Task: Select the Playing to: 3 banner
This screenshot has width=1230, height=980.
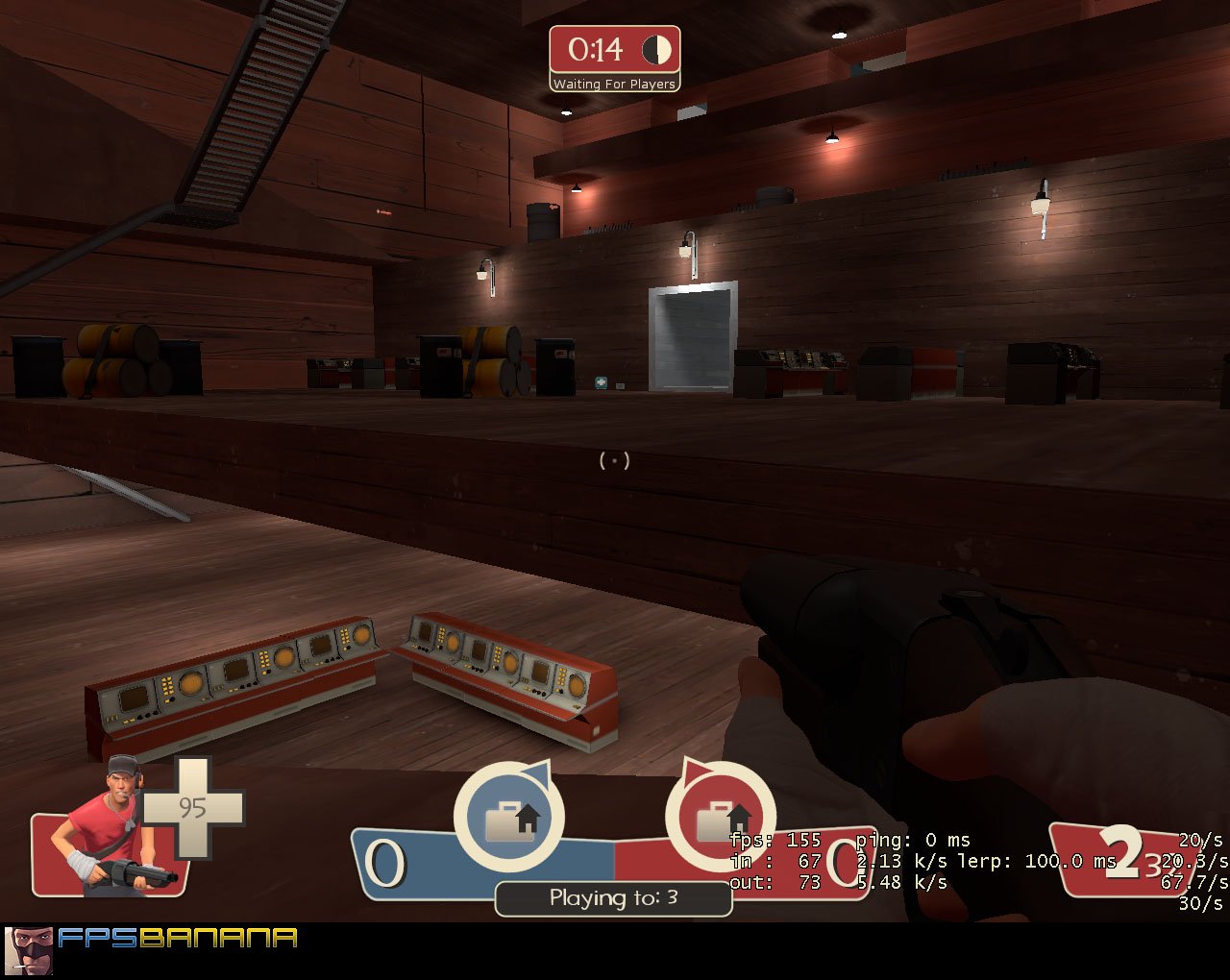Action: tap(613, 898)
